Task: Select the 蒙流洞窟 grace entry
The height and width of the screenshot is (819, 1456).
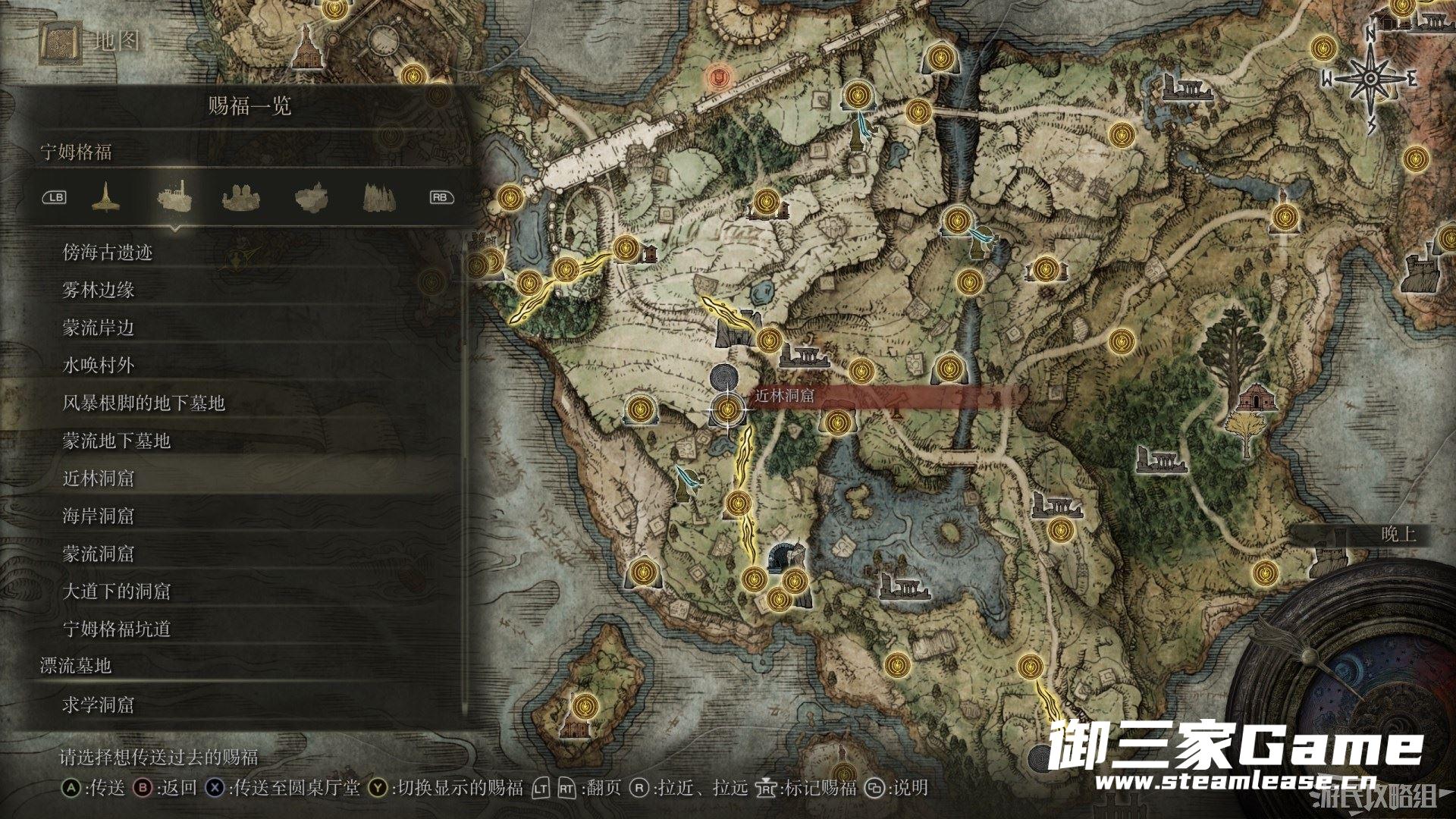Action: coord(99,554)
